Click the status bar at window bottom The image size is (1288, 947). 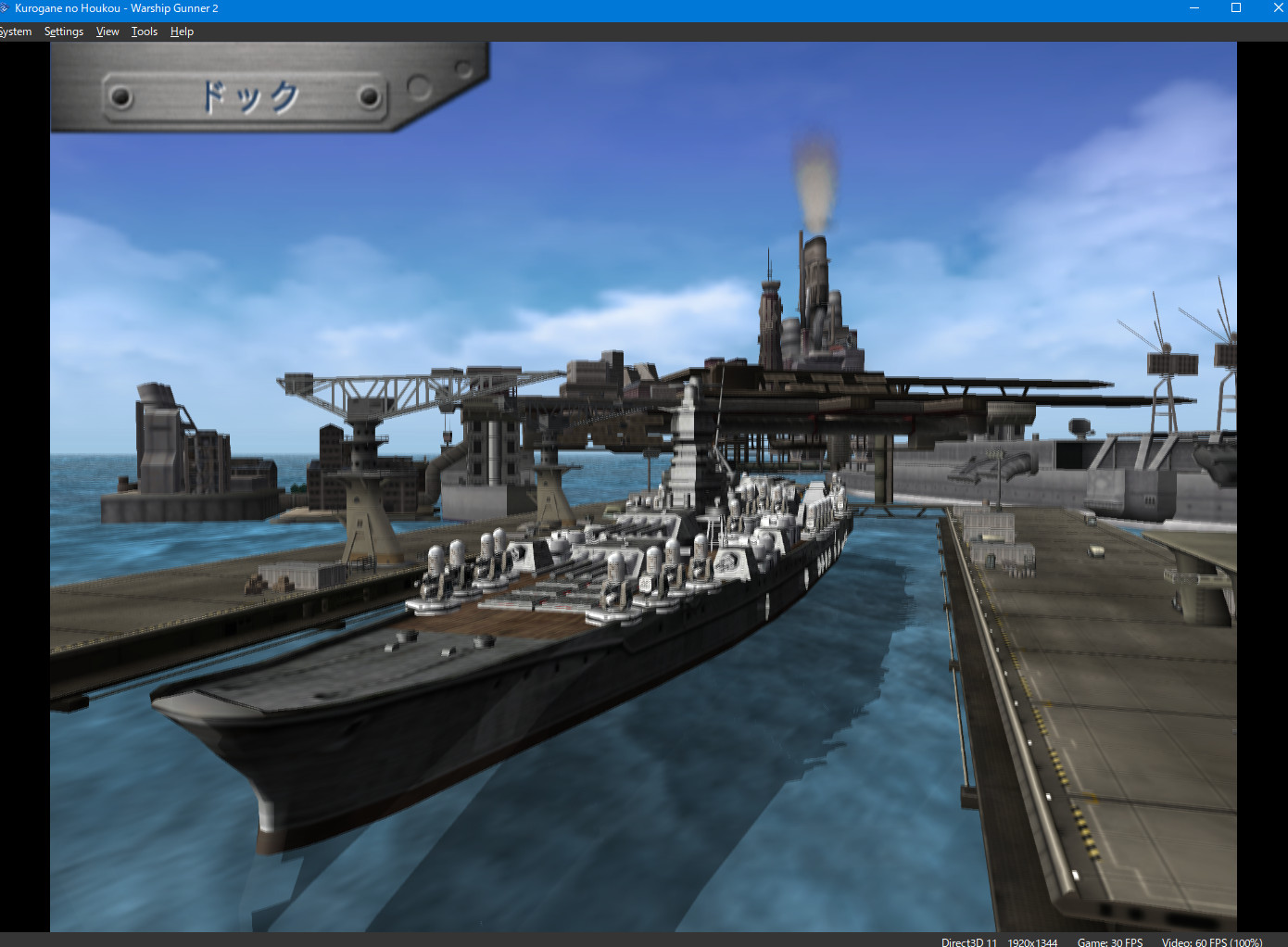tap(556, 941)
